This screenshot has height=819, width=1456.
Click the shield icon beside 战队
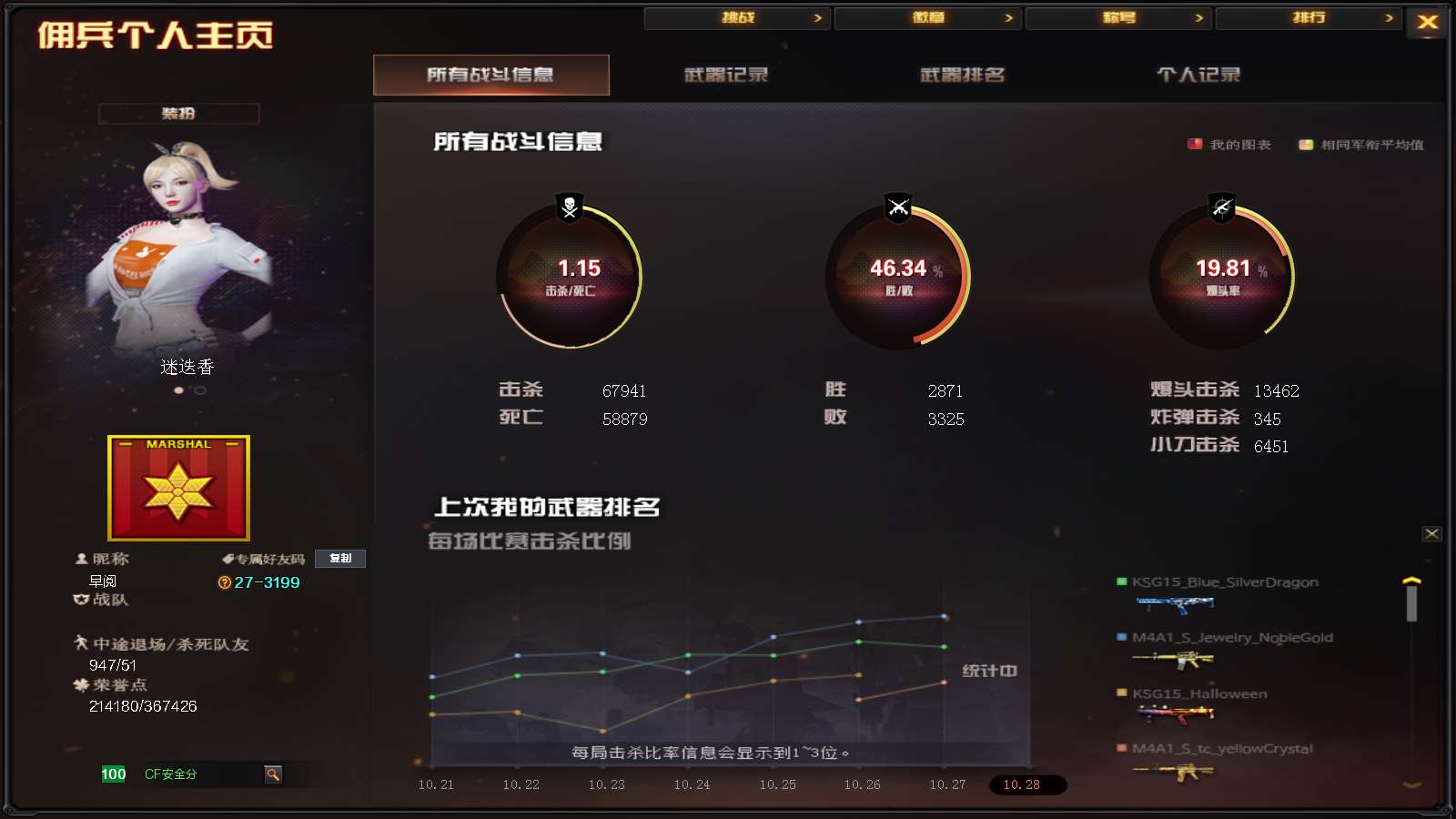click(80, 600)
